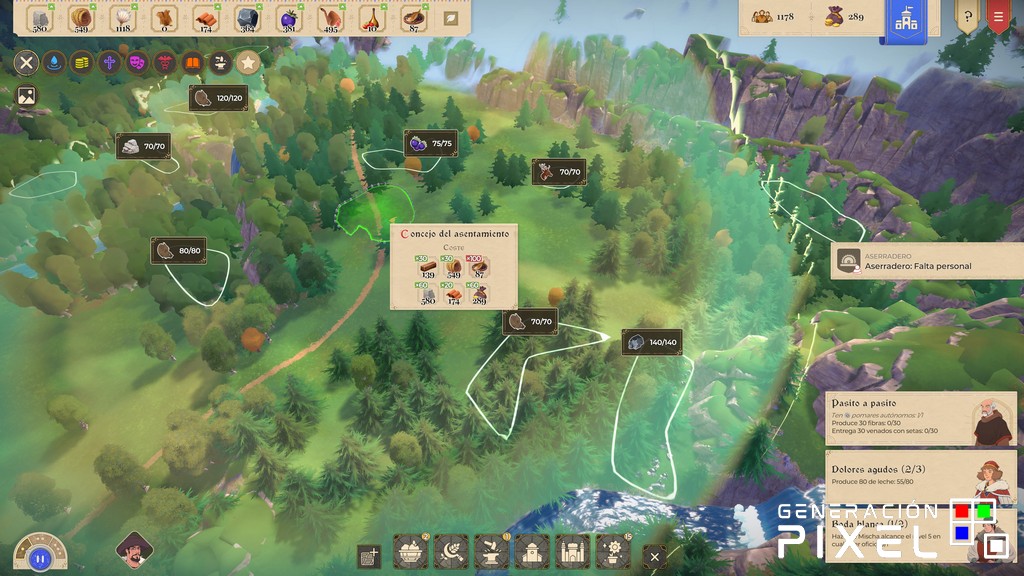The height and width of the screenshot is (576, 1024).
Task: Open the advisor character portrait
Action: (x=133, y=551)
